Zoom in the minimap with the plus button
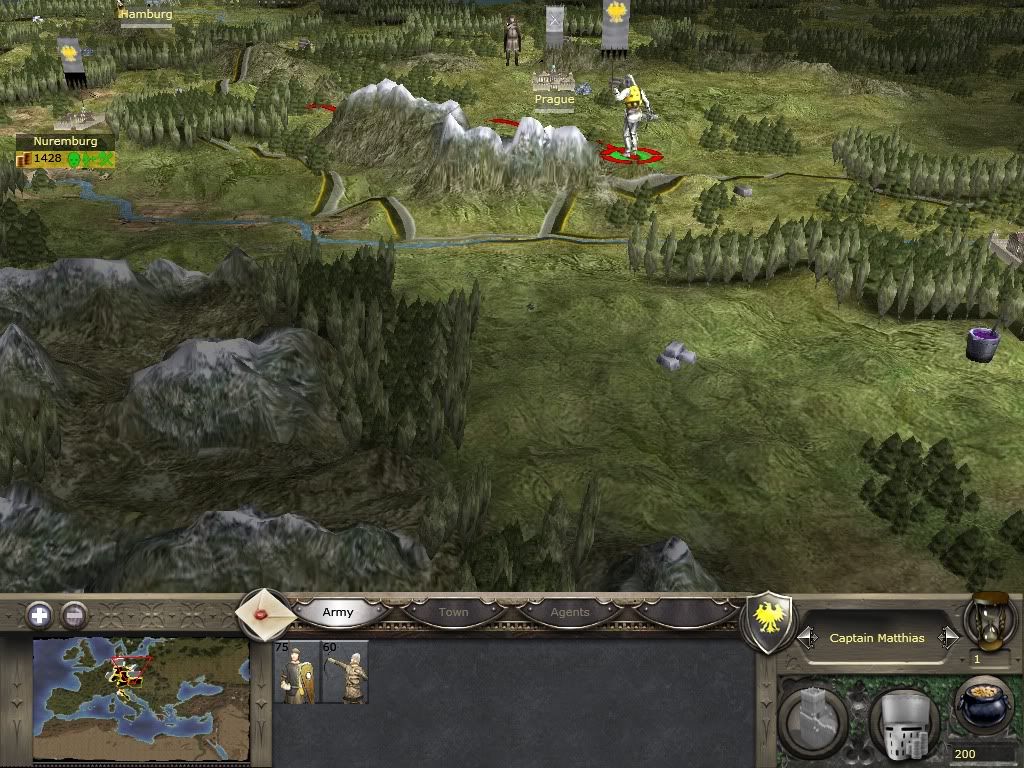Screen dimensions: 1024x768 point(39,615)
